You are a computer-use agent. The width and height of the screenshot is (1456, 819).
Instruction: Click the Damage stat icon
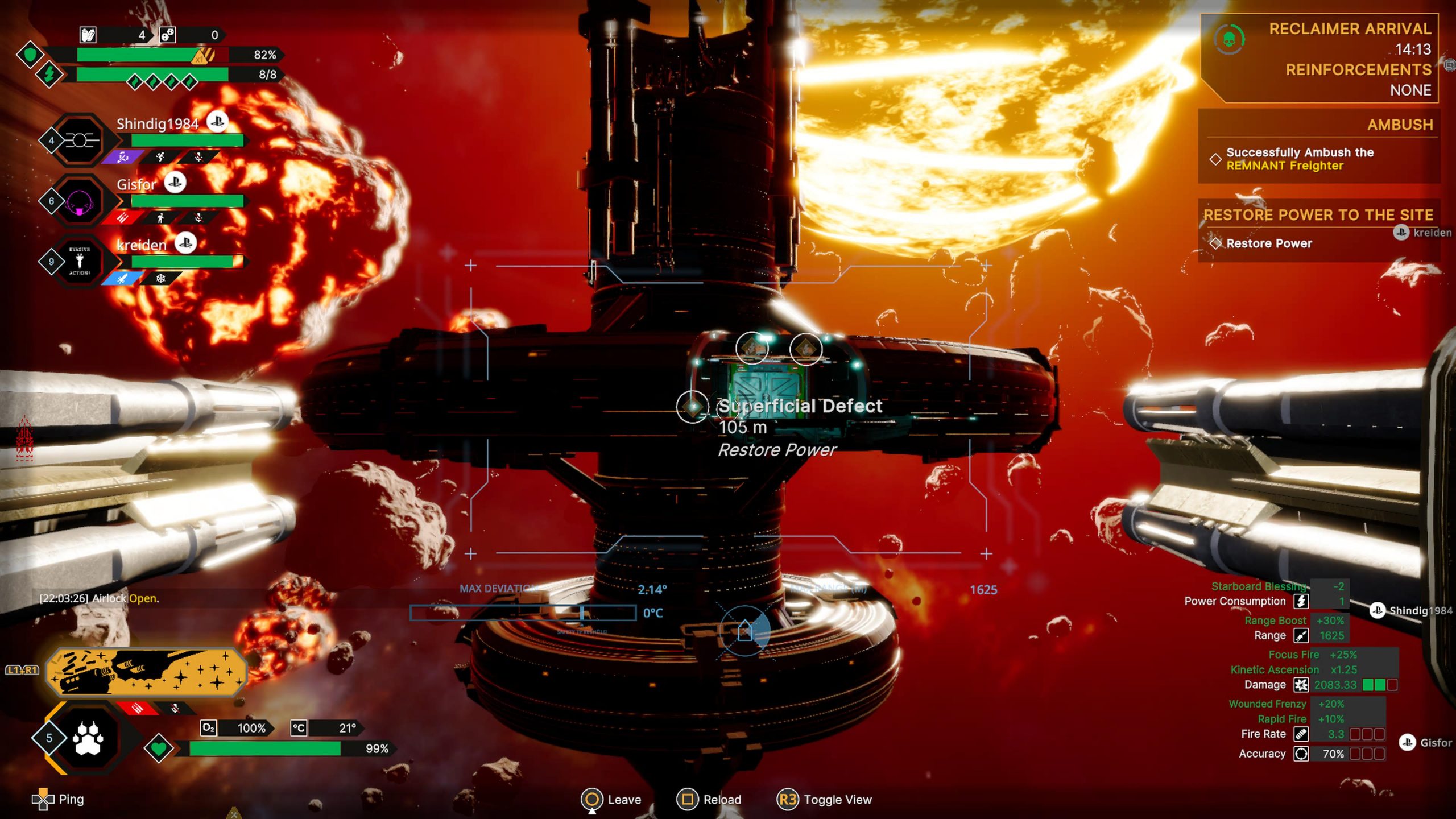pyautogui.click(x=1301, y=685)
